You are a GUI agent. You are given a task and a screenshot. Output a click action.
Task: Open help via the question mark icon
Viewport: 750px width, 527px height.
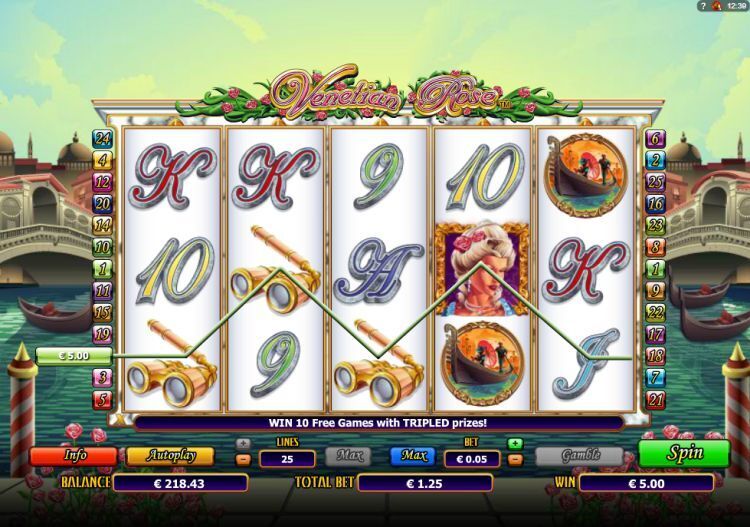click(703, 7)
